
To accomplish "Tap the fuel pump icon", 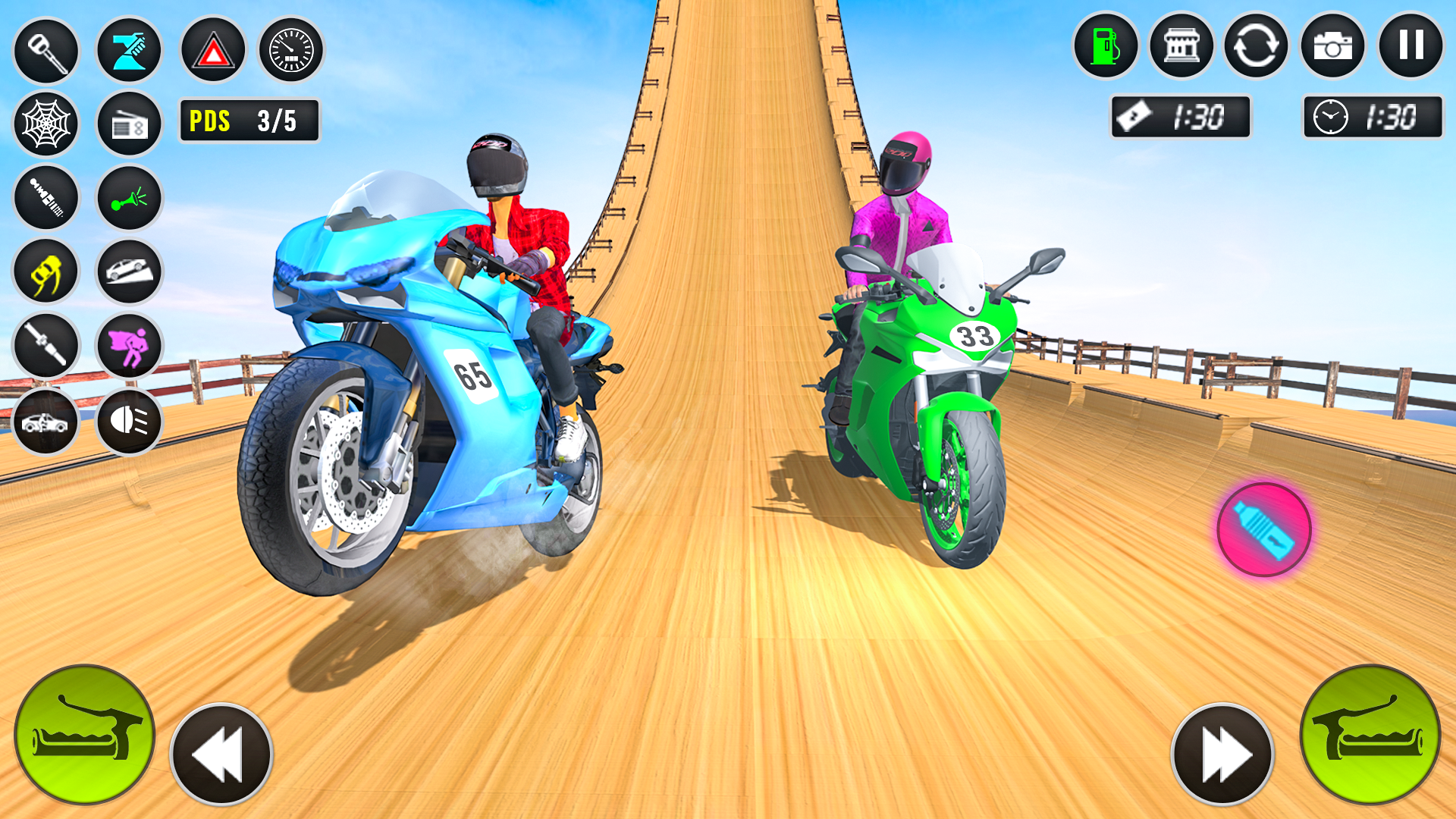I will click(1106, 47).
